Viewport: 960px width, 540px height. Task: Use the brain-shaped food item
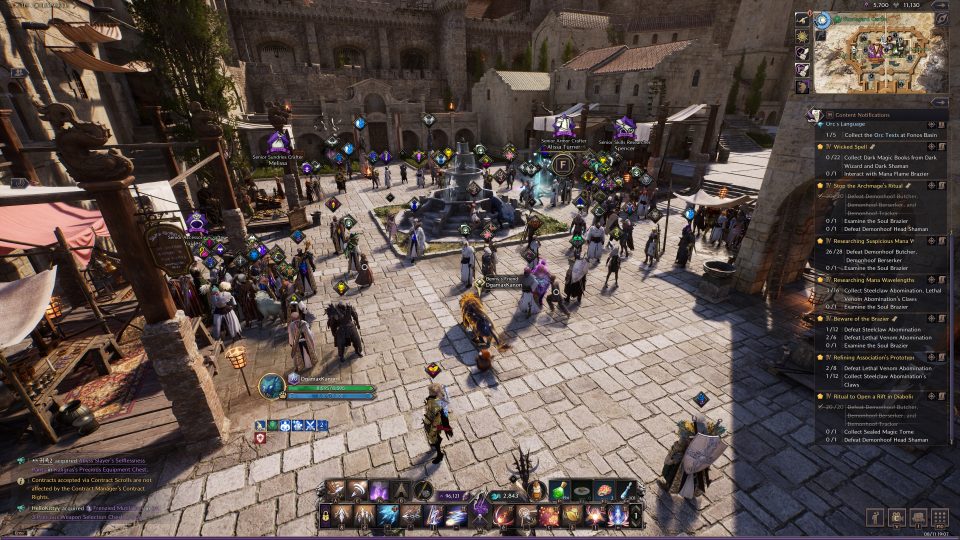(x=604, y=491)
